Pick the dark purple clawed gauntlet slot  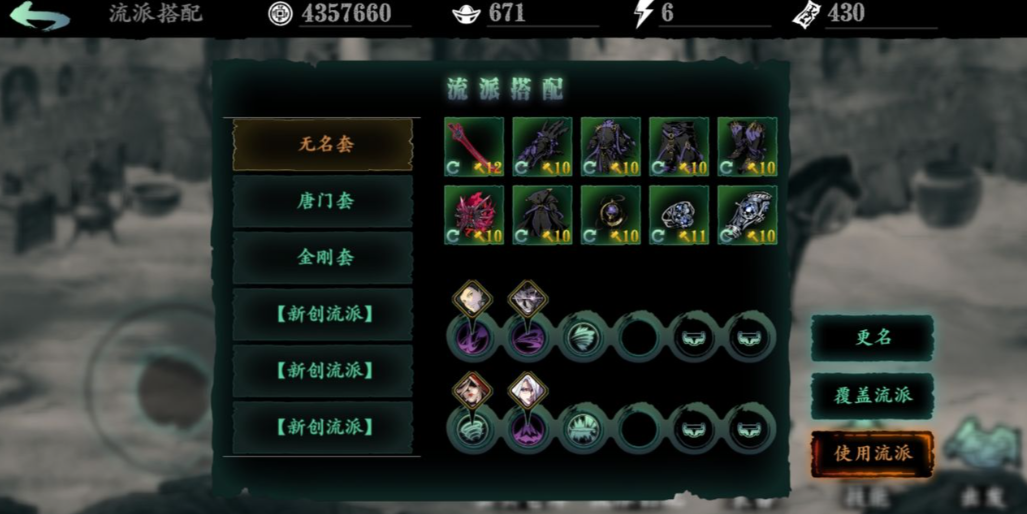542,147
